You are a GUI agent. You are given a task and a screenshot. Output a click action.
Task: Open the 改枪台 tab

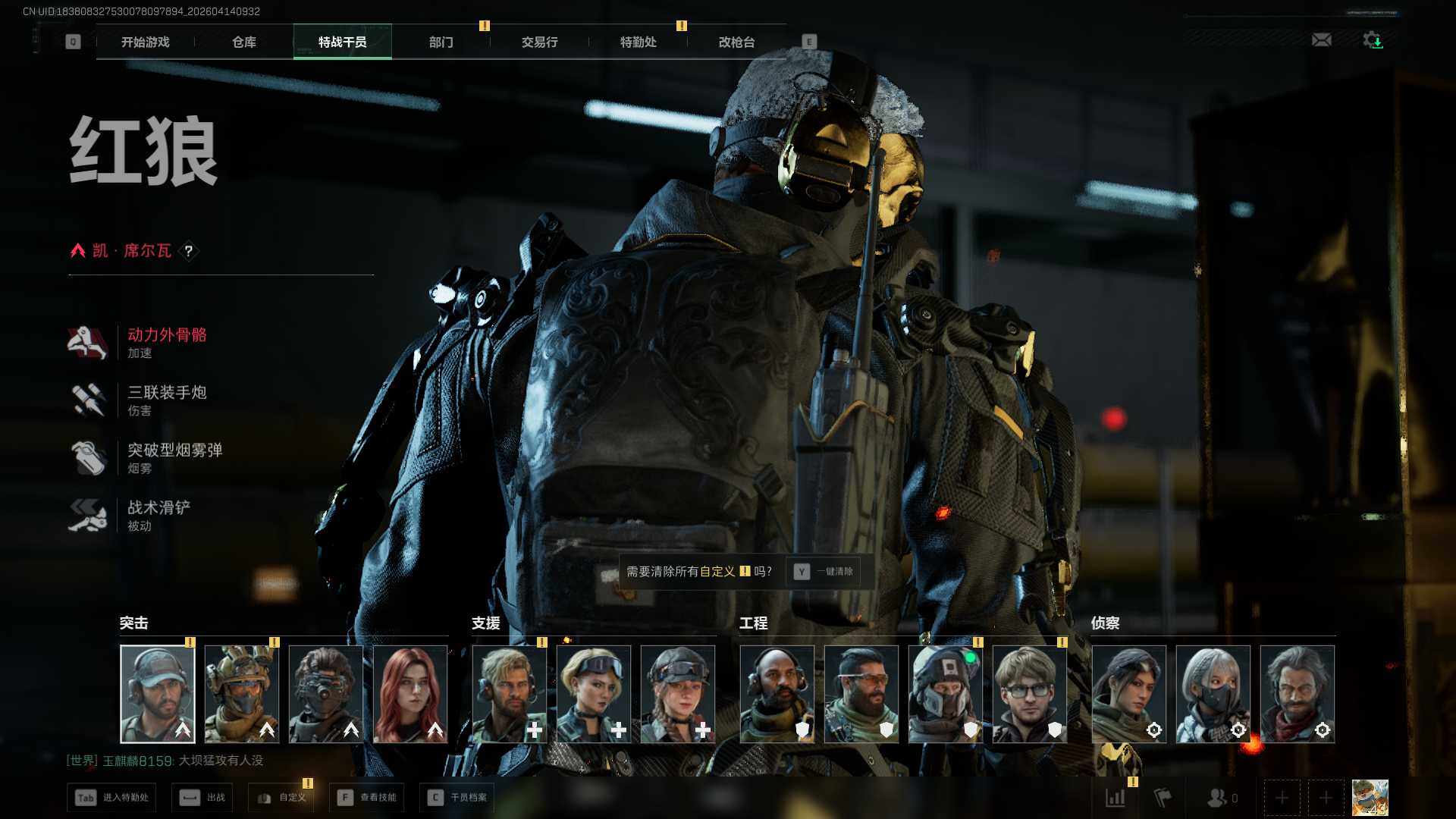[736, 42]
